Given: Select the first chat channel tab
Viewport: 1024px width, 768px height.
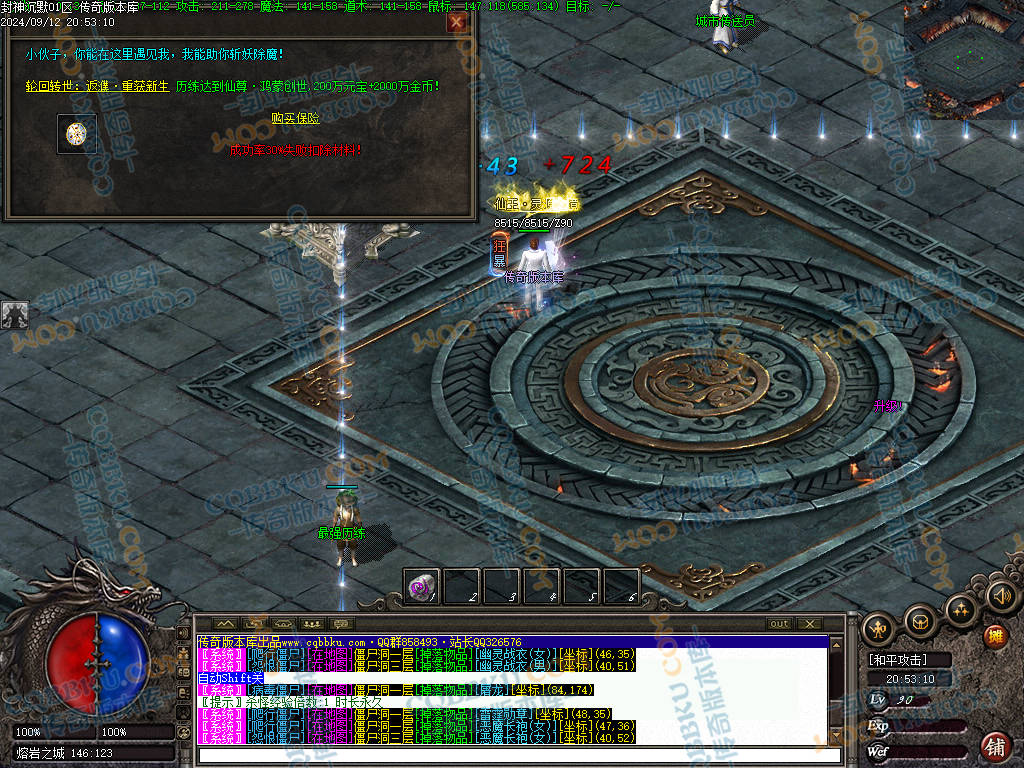Looking at the screenshot, I should click(x=226, y=624).
